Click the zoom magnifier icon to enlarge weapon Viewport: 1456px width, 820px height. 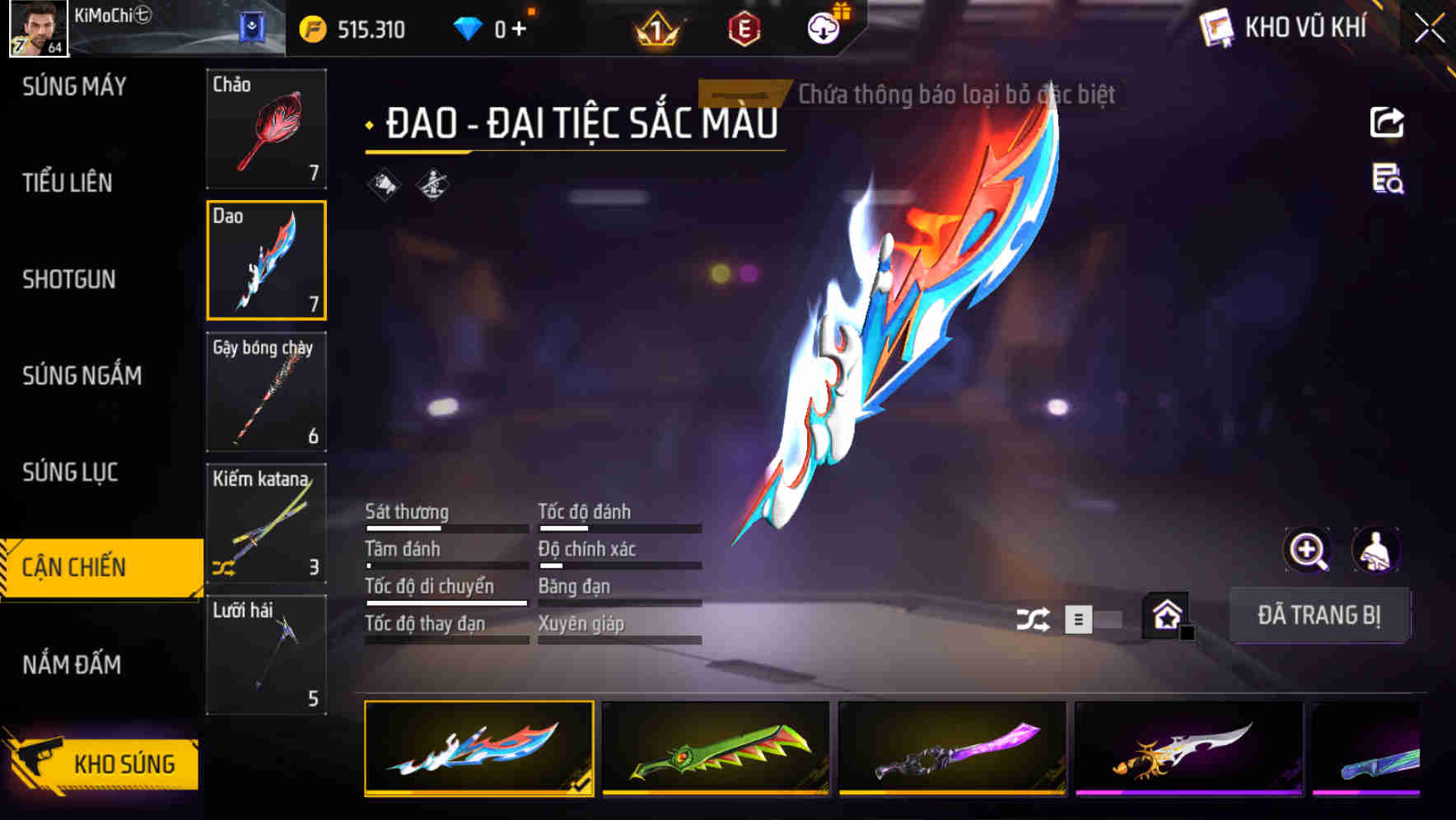[x=1308, y=550]
